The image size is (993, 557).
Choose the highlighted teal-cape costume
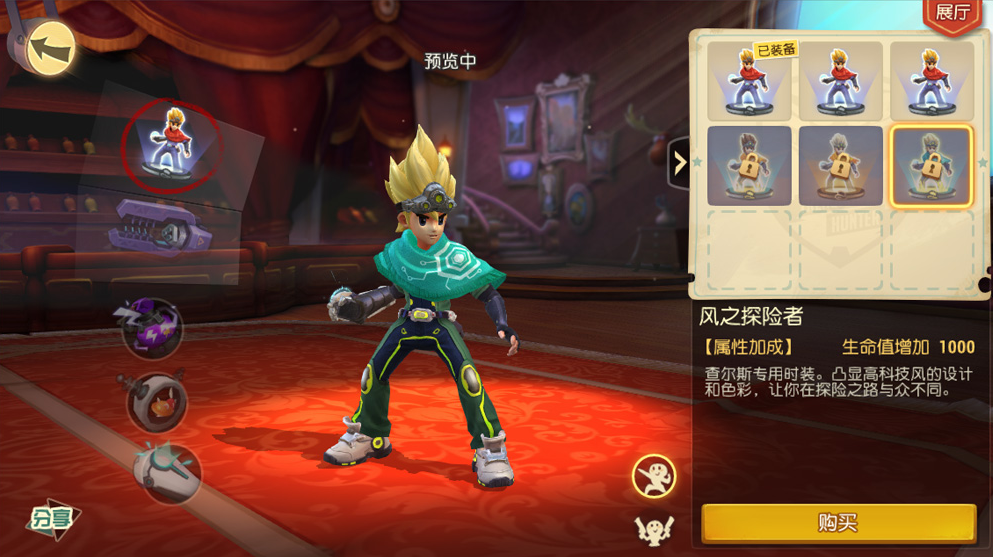[x=930, y=165]
